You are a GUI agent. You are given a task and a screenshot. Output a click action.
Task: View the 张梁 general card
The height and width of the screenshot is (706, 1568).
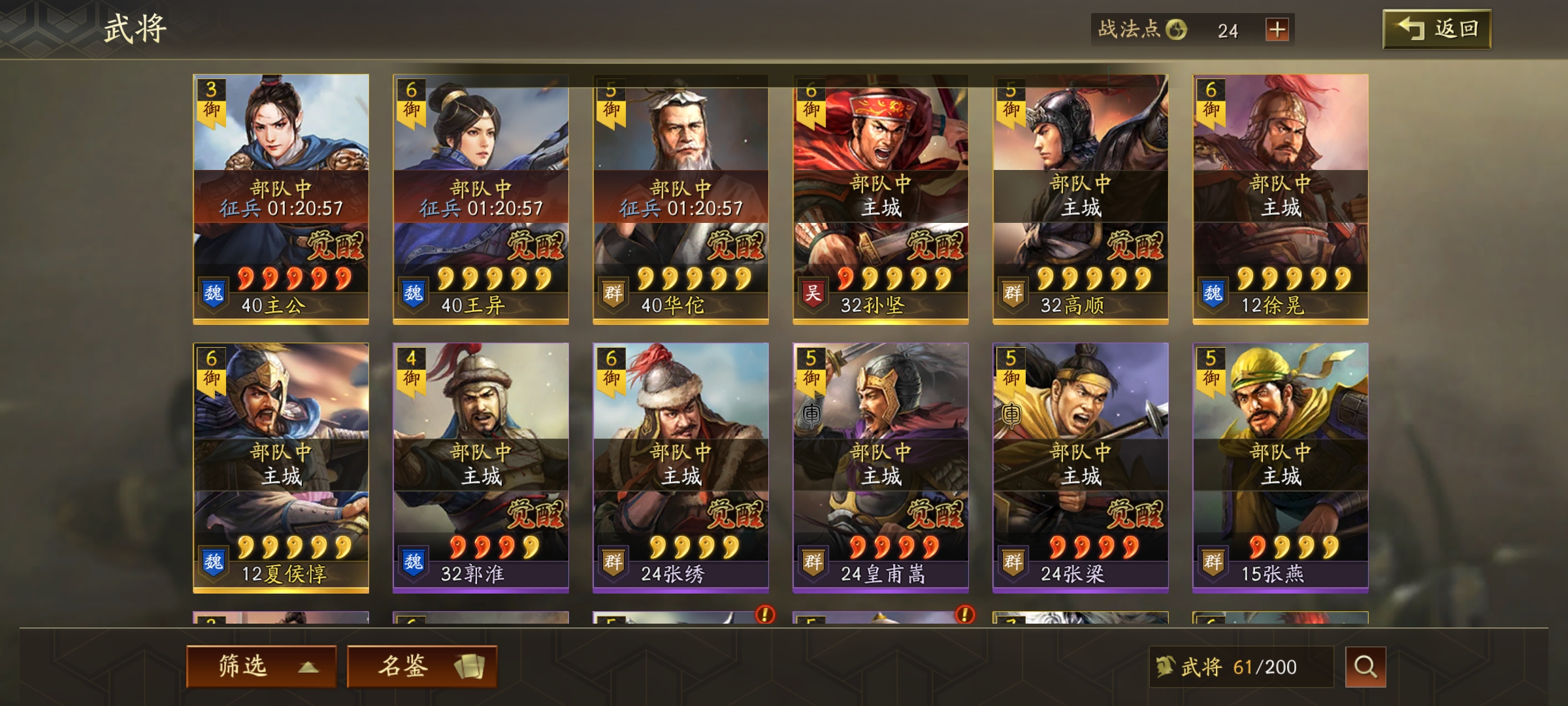tap(1081, 467)
